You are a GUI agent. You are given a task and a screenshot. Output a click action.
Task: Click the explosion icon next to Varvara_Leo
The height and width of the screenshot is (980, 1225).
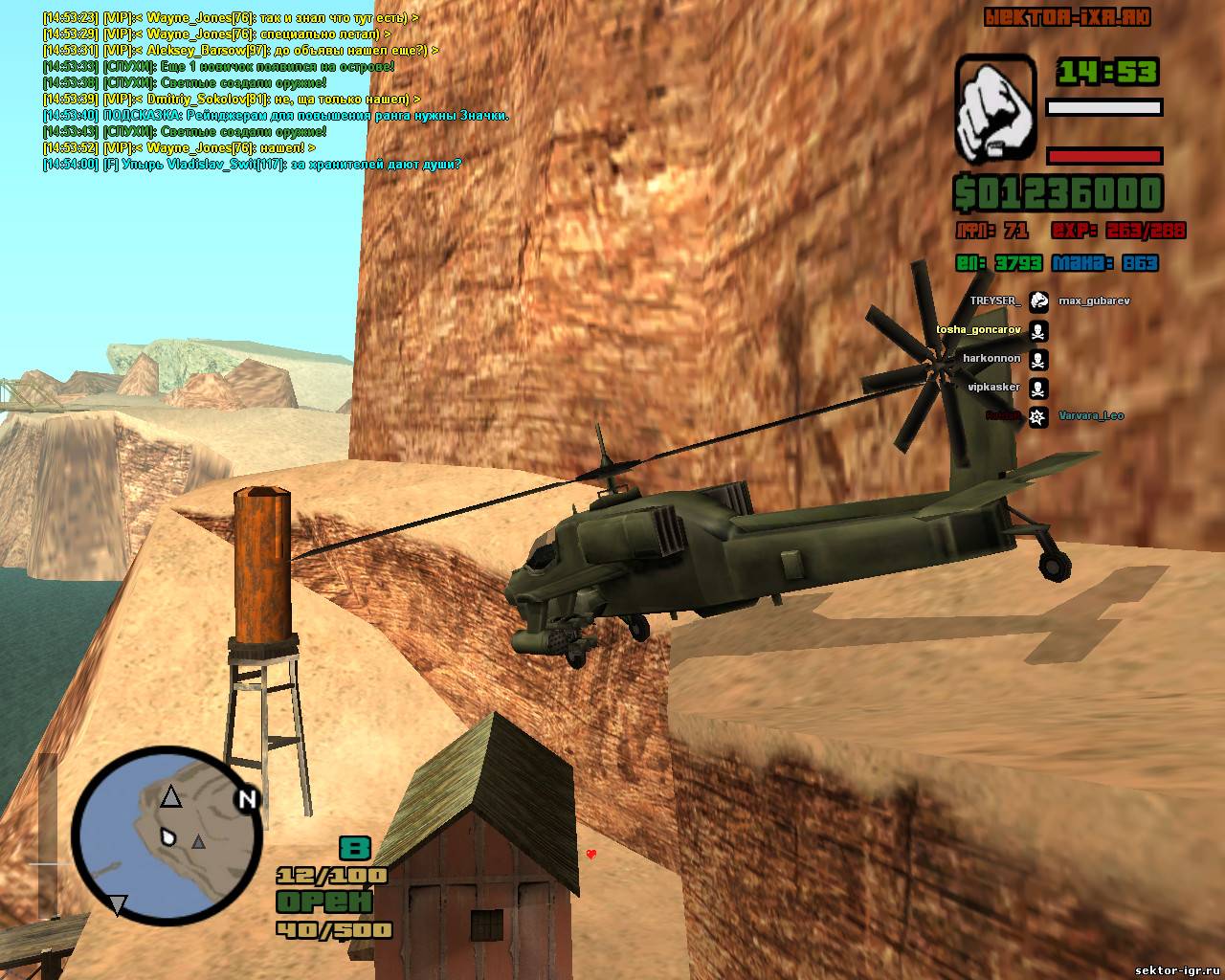coord(1038,416)
